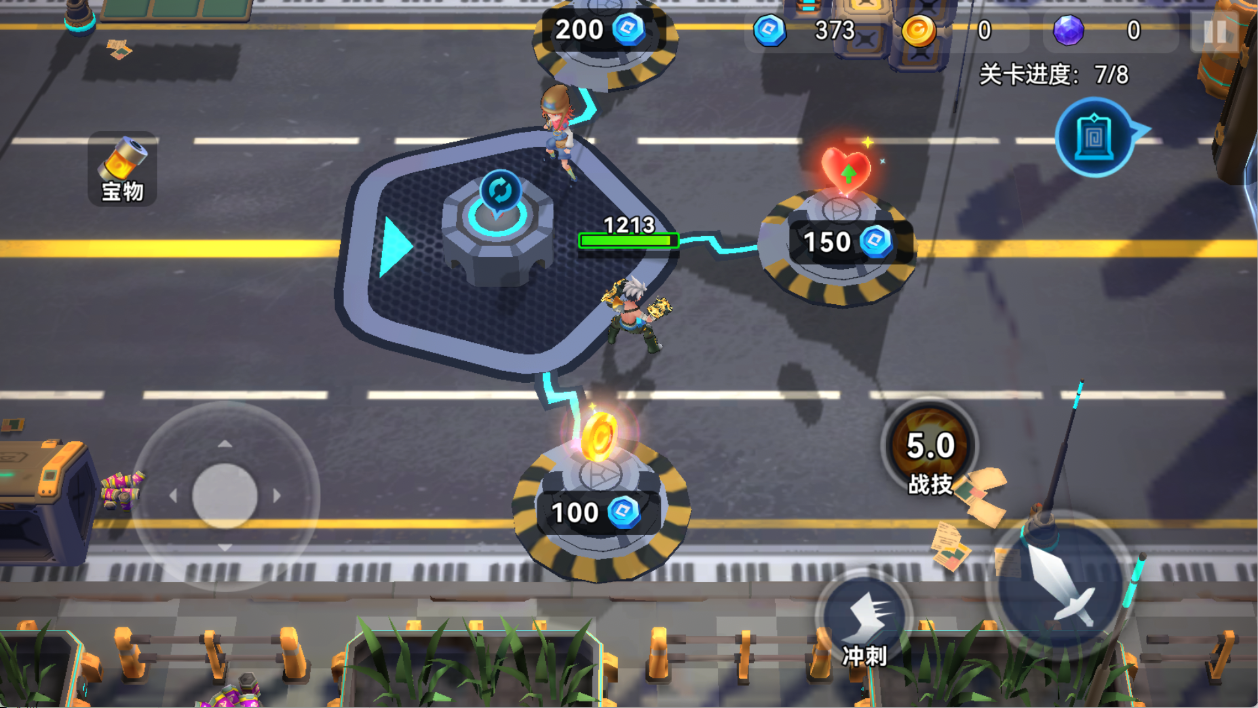Tap the virtual joystick pad
This screenshot has height=708, width=1258.
point(225,496)
